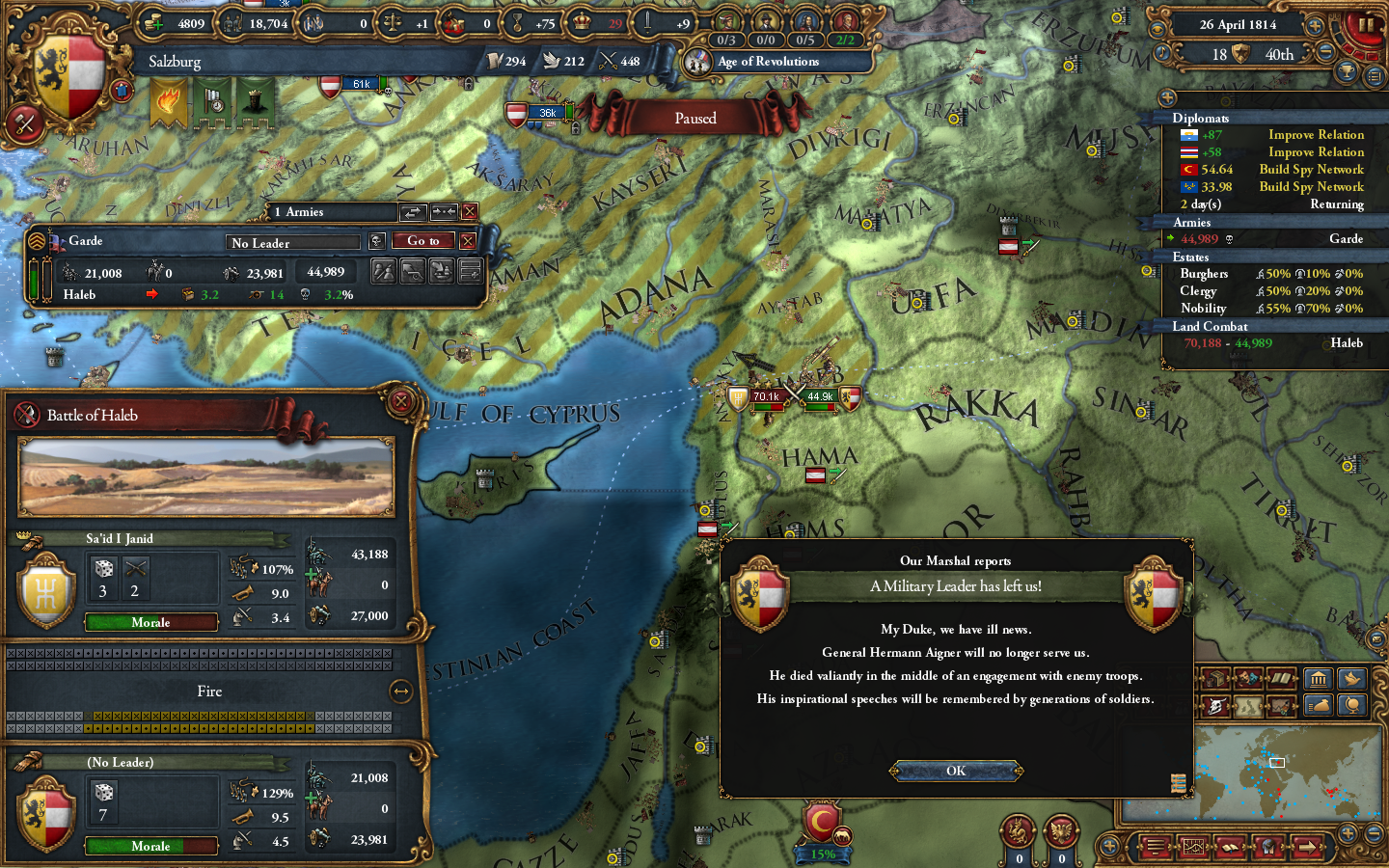Detach artillery from the Garde army

(x=413, y=271)
